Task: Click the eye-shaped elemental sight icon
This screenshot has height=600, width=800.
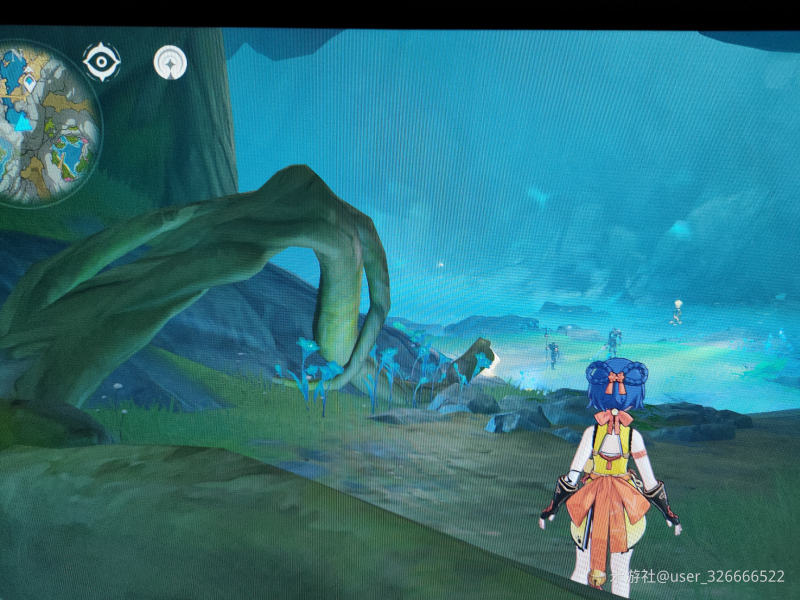Action: pos(101,62)
